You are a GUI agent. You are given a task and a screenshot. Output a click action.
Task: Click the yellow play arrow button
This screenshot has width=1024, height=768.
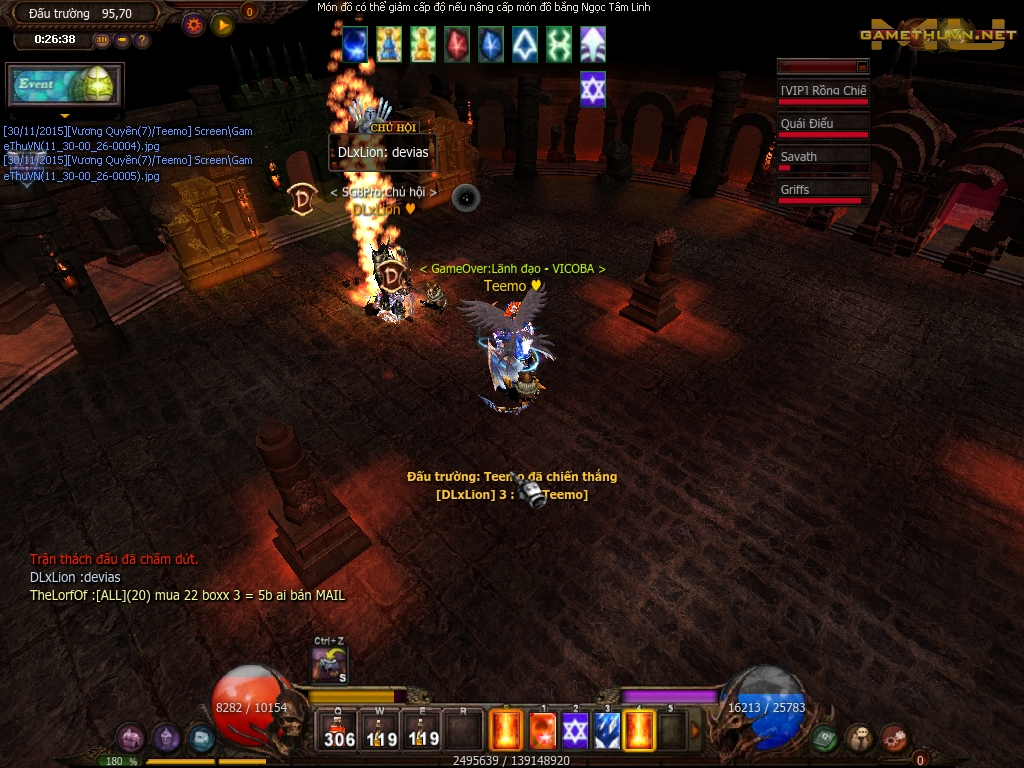tap(223, 25)
